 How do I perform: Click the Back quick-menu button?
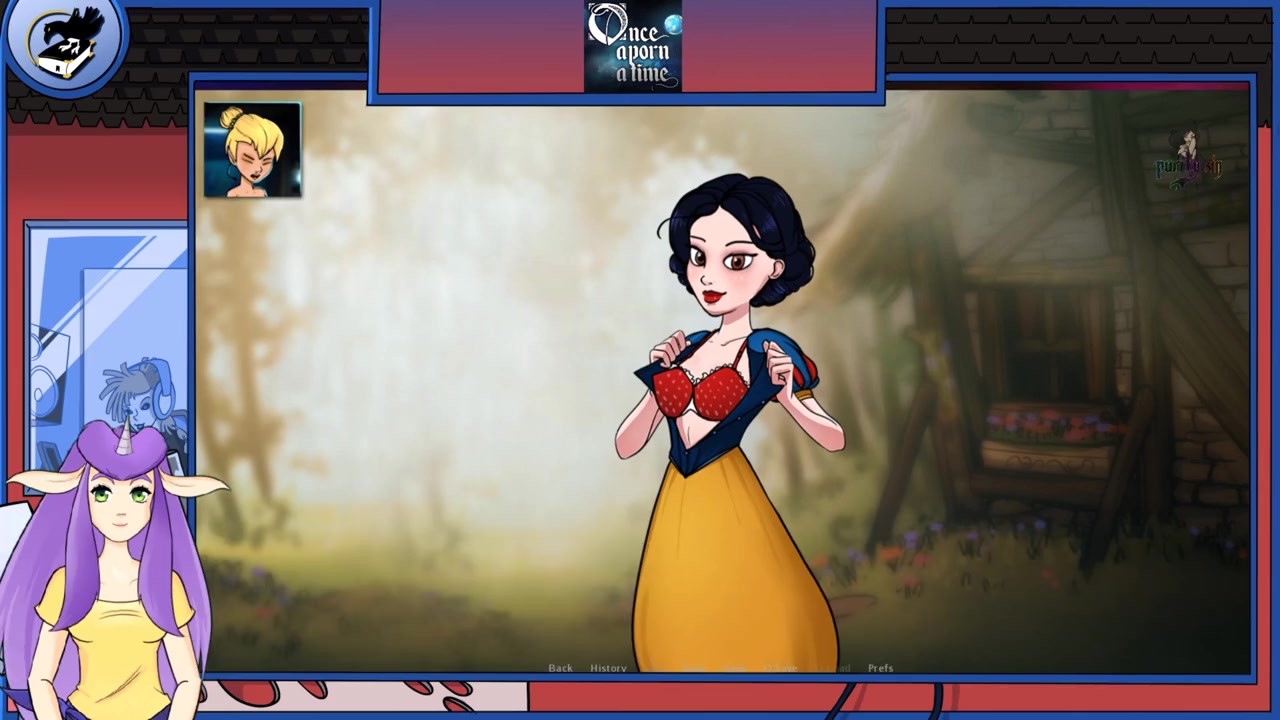coord(560,668)
